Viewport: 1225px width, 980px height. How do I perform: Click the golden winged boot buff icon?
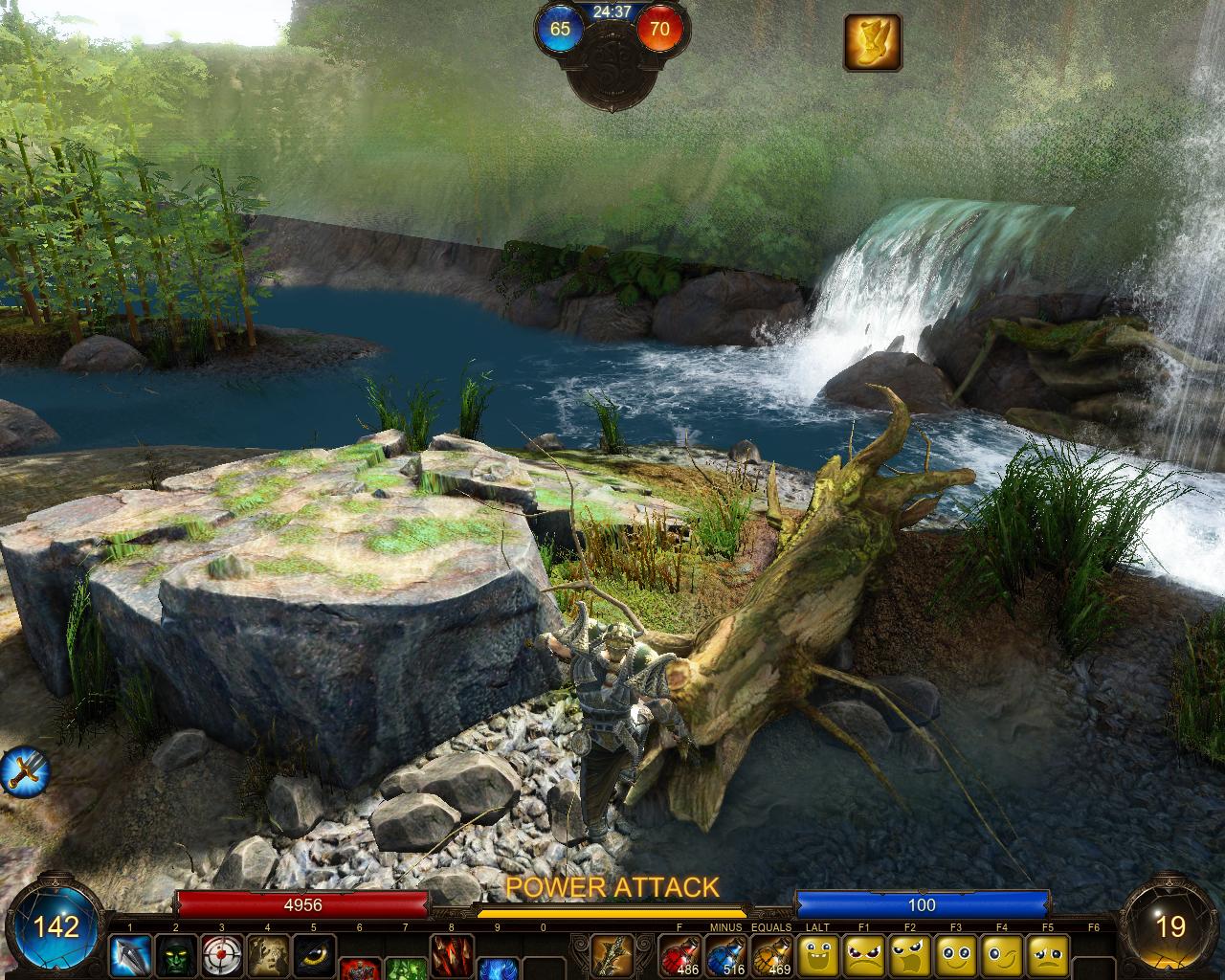point(872,42)
